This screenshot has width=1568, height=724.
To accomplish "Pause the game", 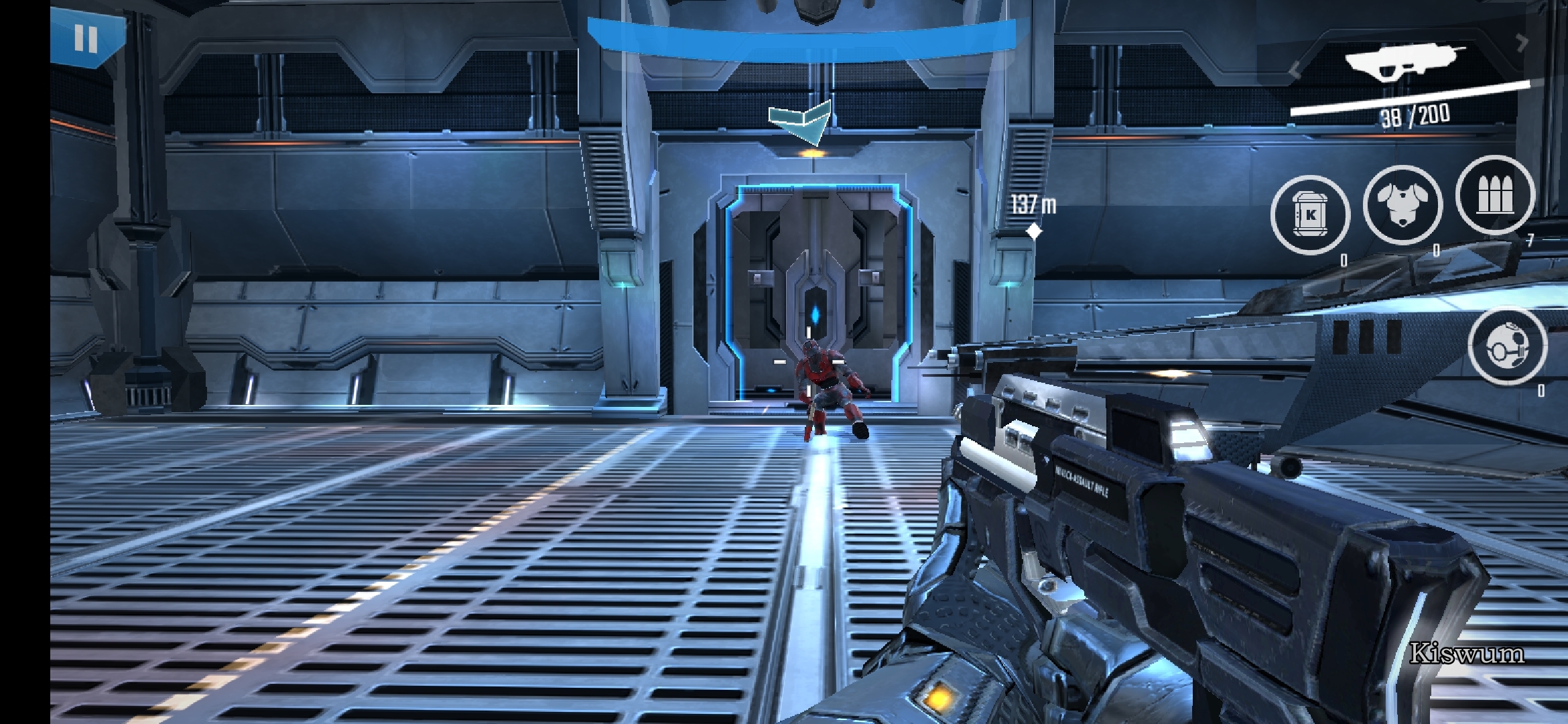I will (86, 38).
